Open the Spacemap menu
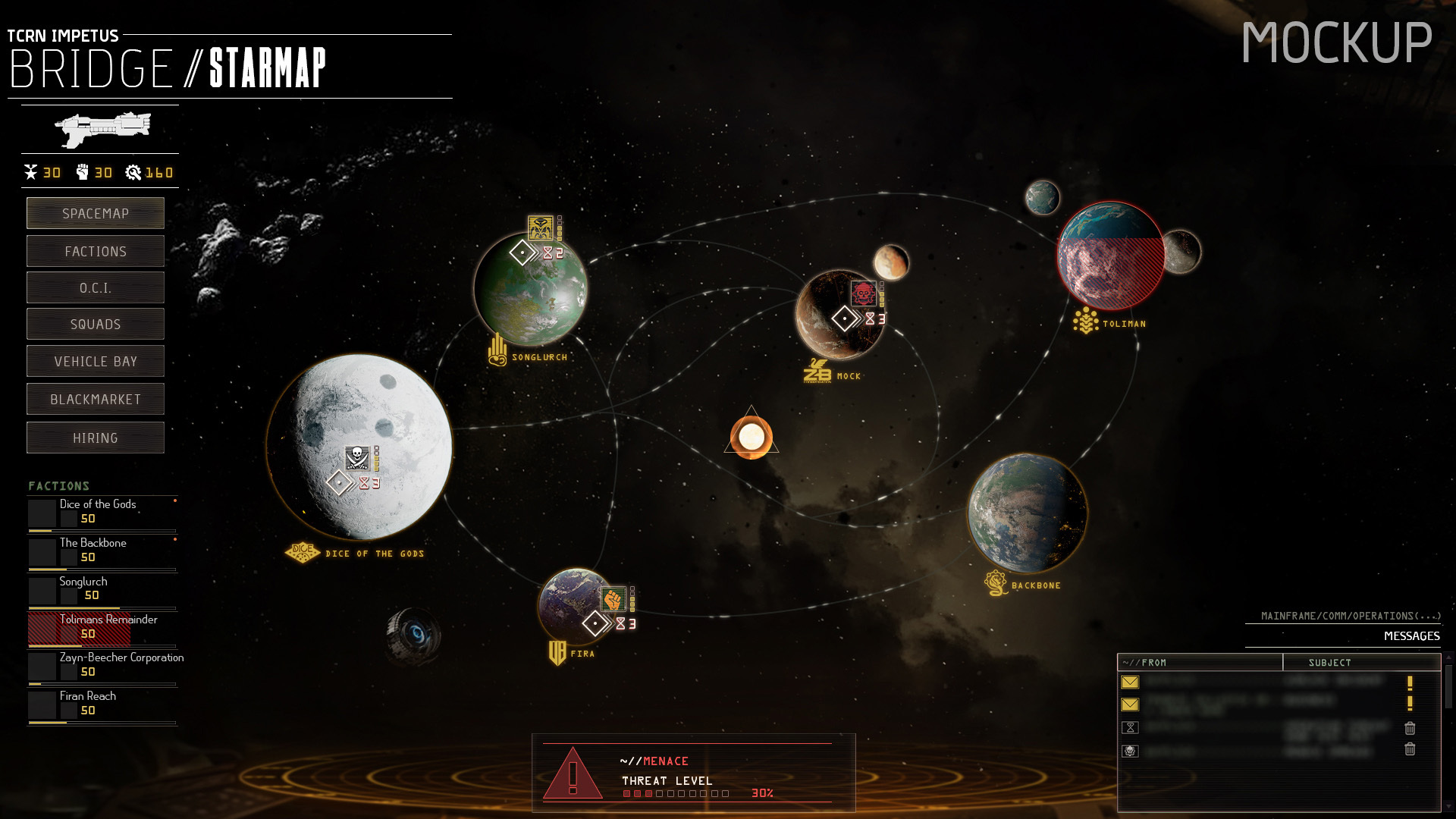This screenshot has width=1456, height=819. click(x=96, y=213)
